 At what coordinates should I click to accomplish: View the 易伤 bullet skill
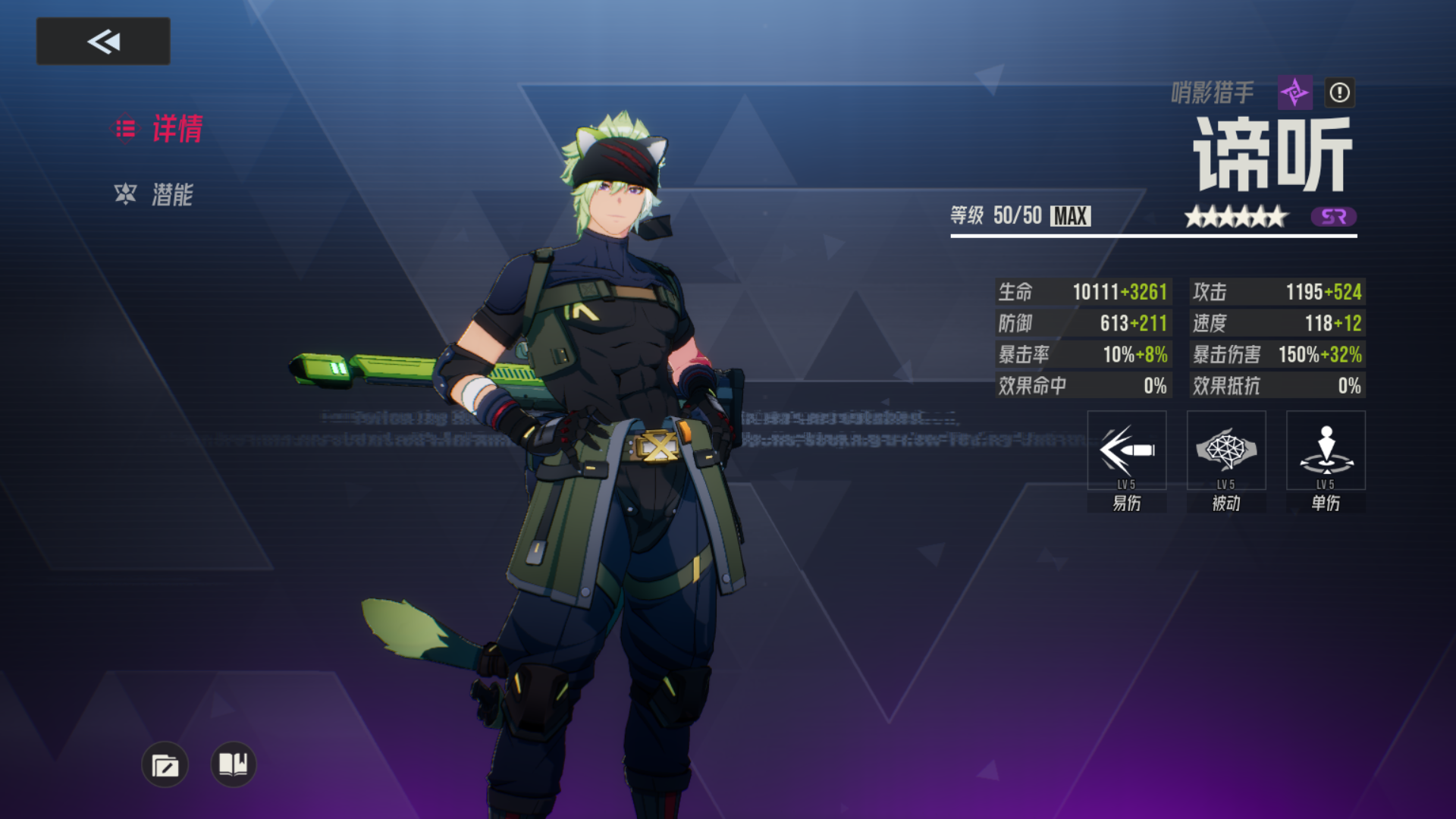tap(1126, 451)
